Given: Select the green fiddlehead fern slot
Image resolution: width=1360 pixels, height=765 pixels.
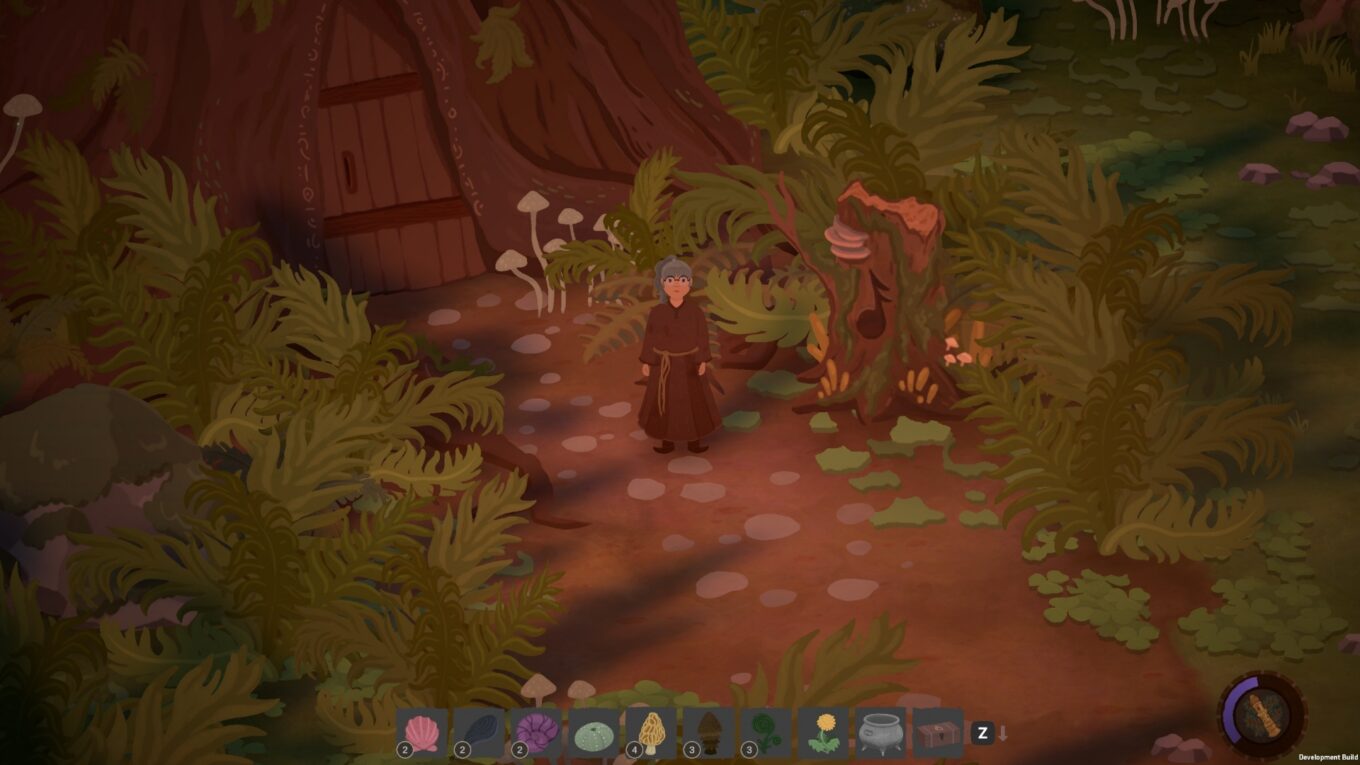Looking at the screenshot, I should click(x=766, y=733).
